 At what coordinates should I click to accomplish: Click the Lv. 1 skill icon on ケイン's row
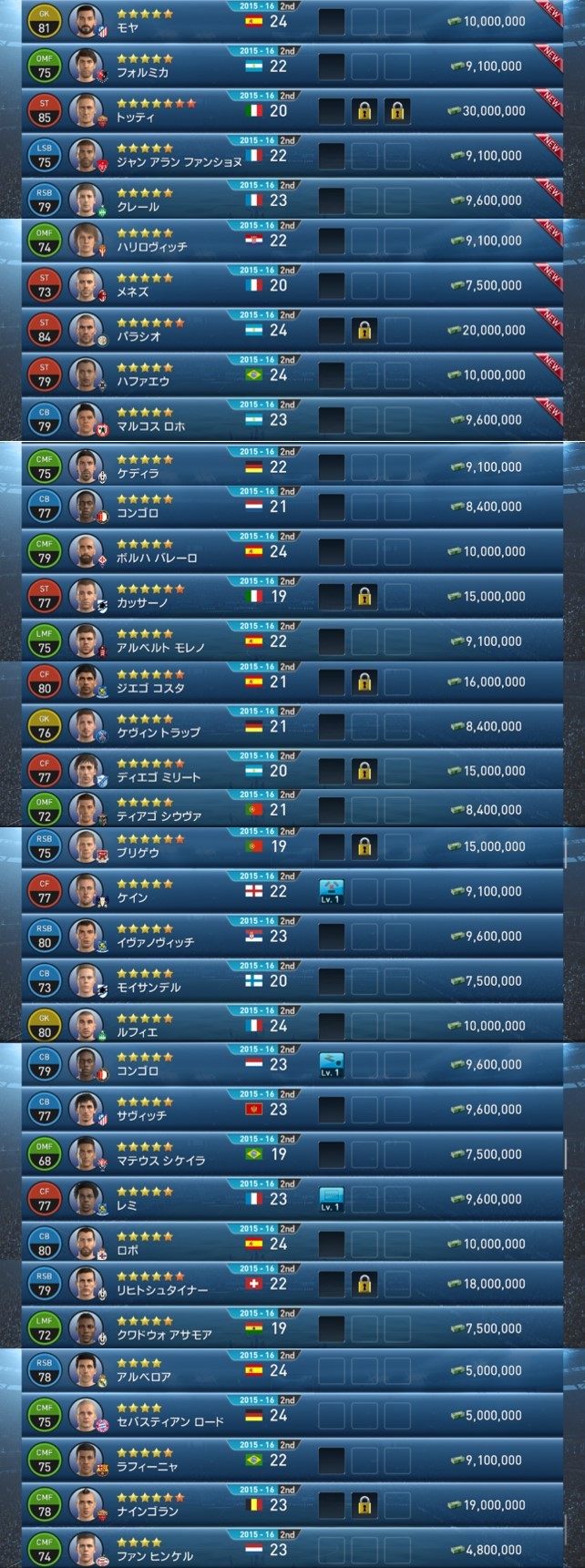[331, 891]
